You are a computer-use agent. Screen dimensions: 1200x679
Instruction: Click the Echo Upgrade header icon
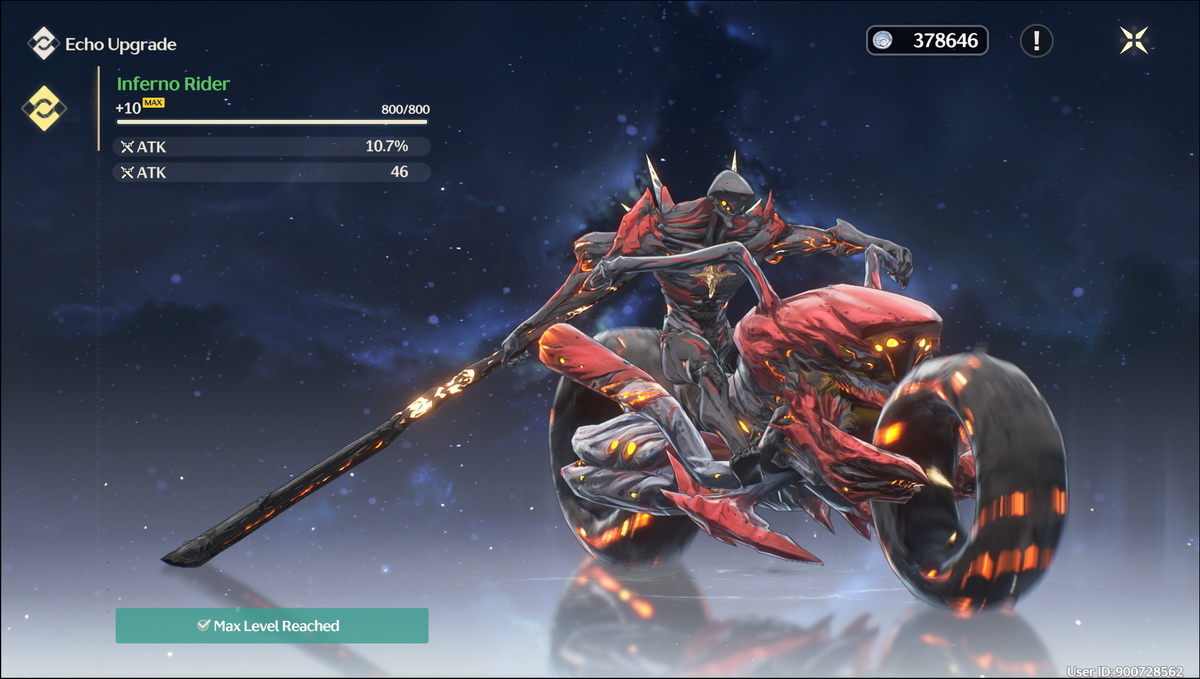tap(43, 44)
